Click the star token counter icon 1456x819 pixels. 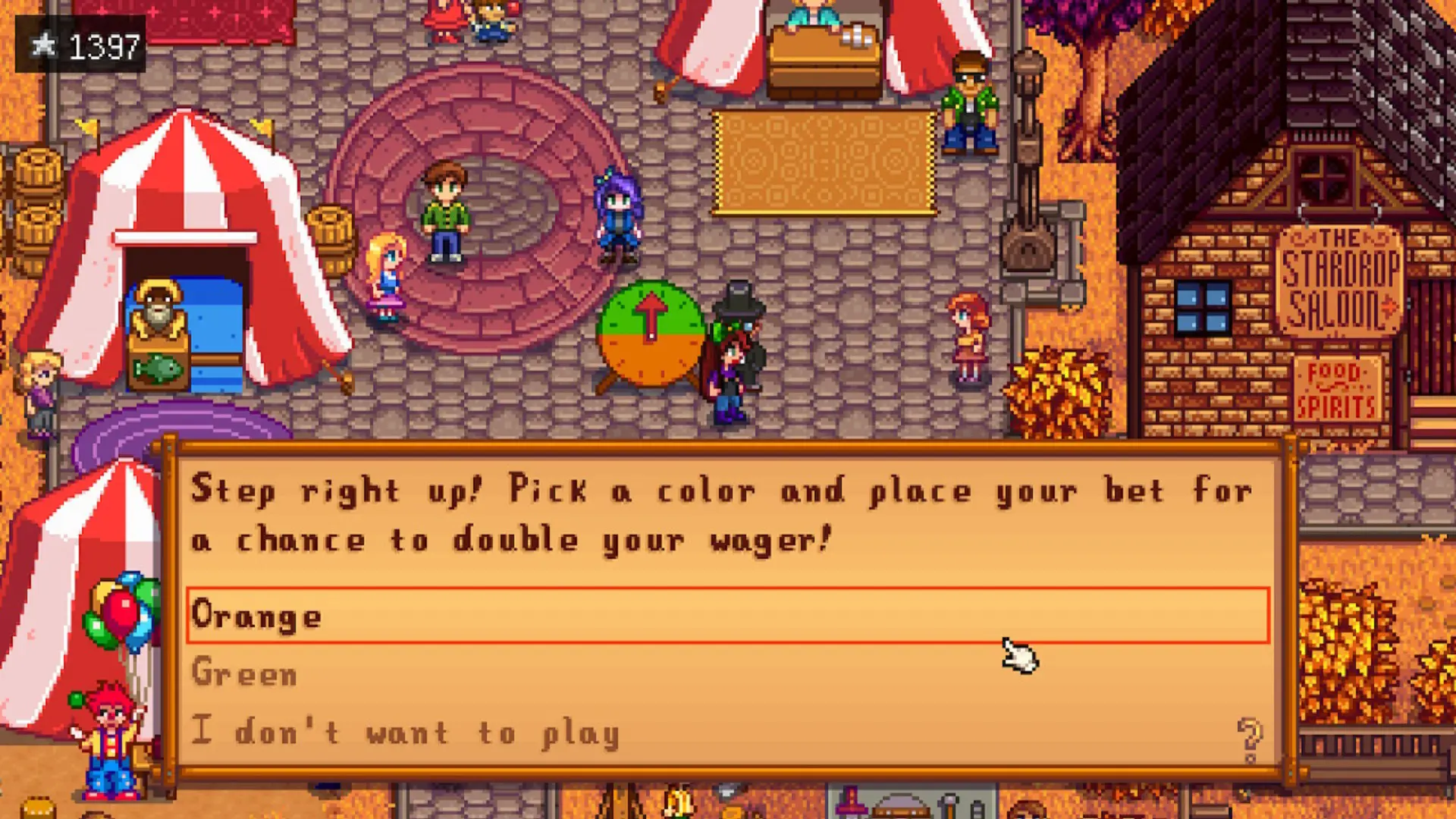click(45, 45)
